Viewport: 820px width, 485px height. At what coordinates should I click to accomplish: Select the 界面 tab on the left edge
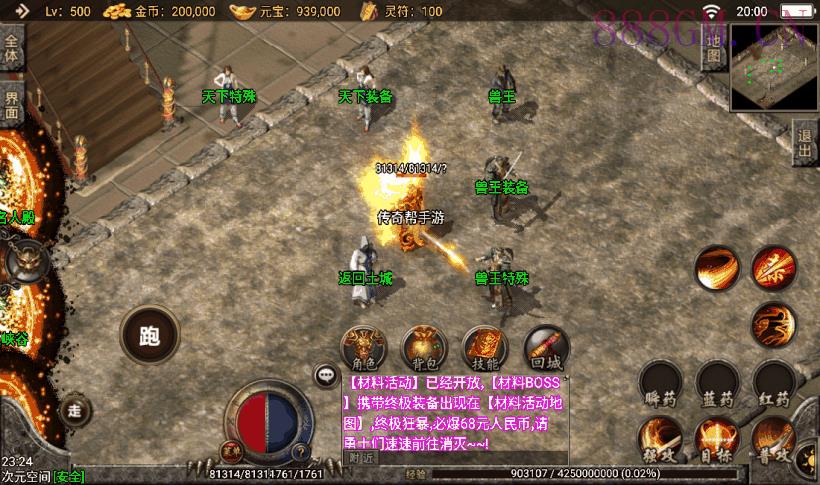point(12,105)
